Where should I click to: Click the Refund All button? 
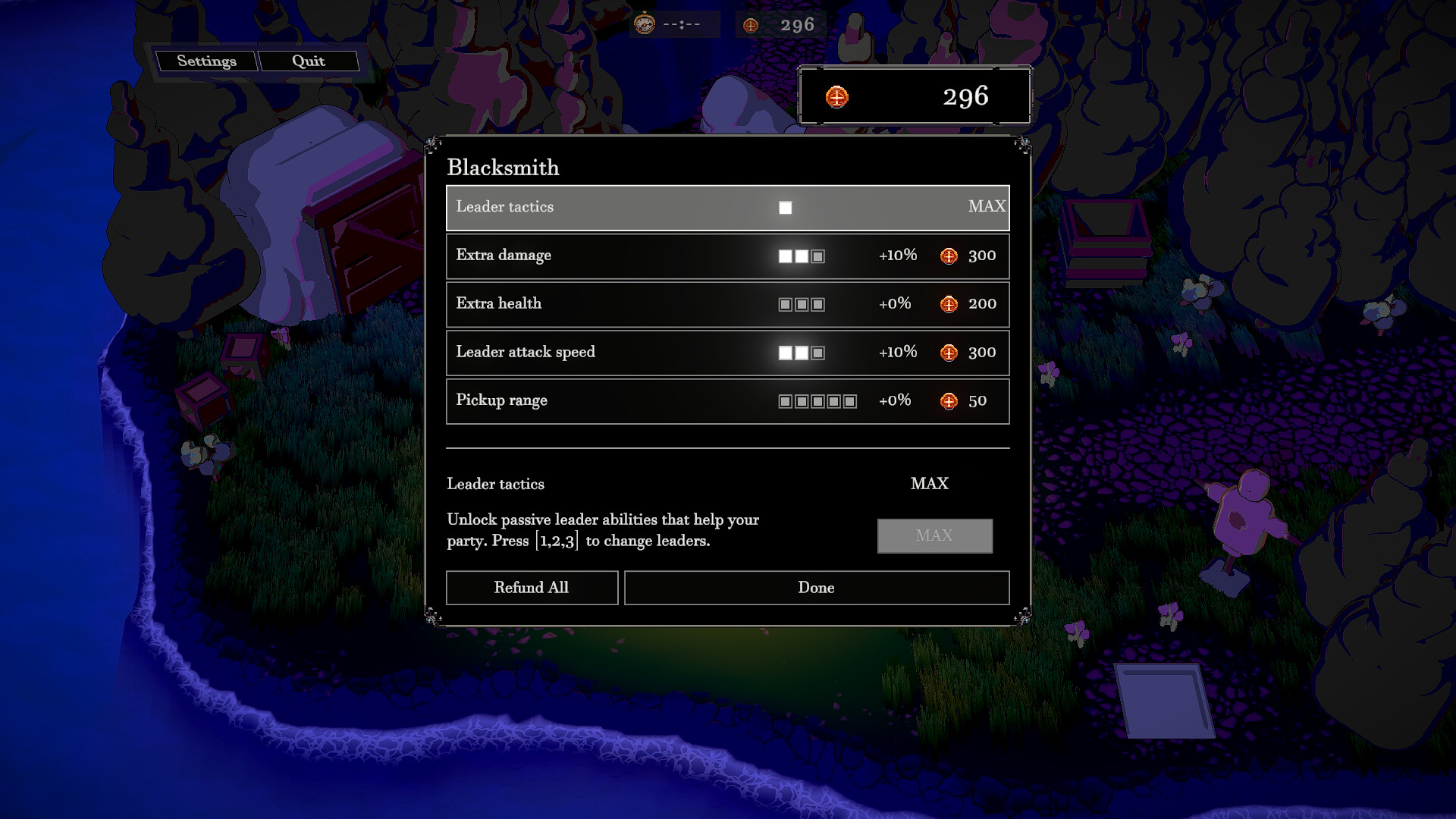pos(532,588)
